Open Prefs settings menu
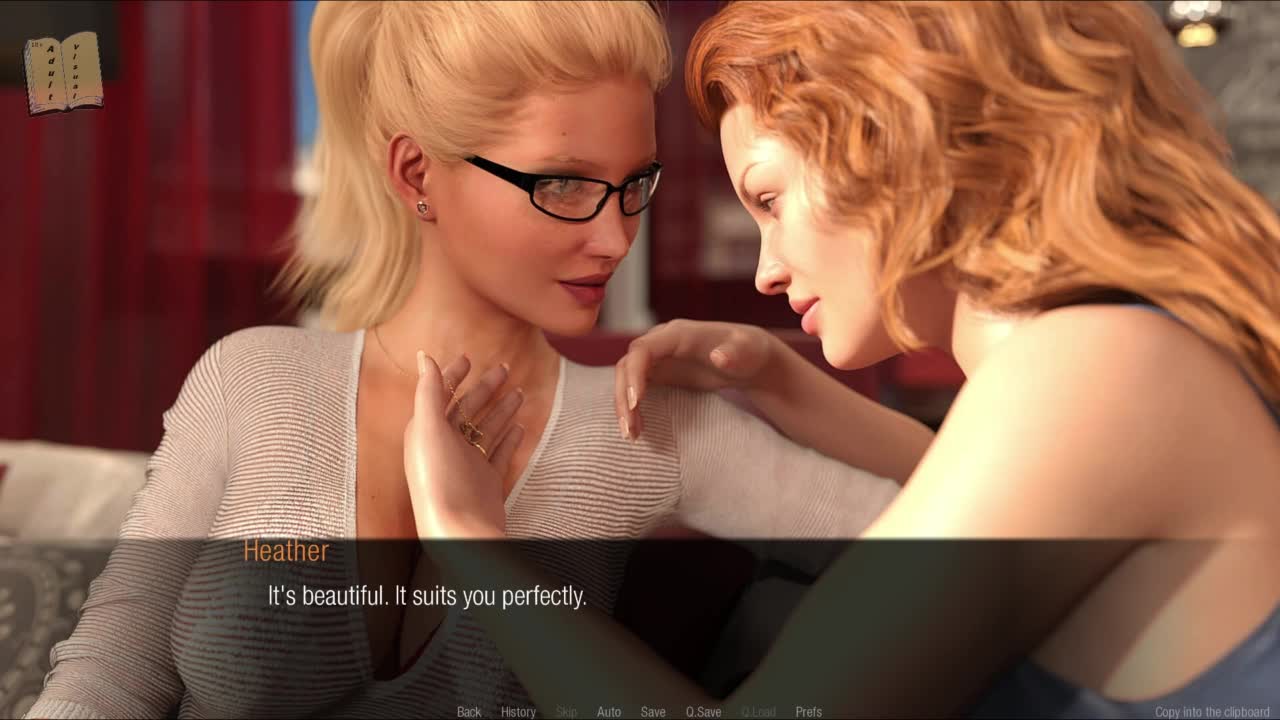1280x720 pixels. point(808,712)
